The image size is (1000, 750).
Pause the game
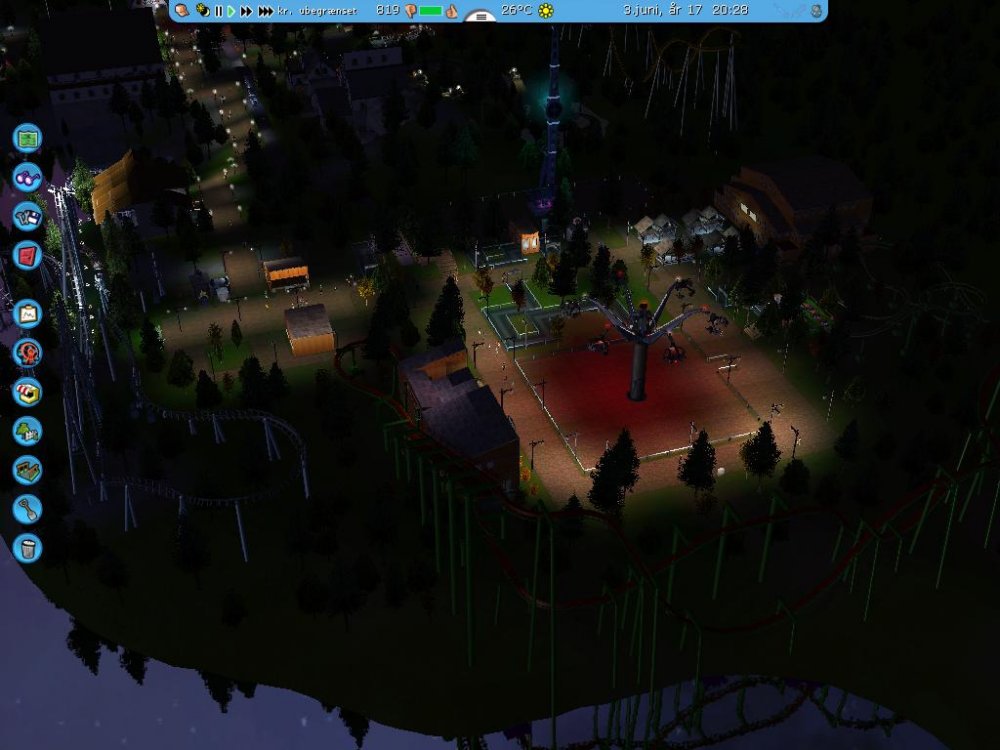click(219, 11)
